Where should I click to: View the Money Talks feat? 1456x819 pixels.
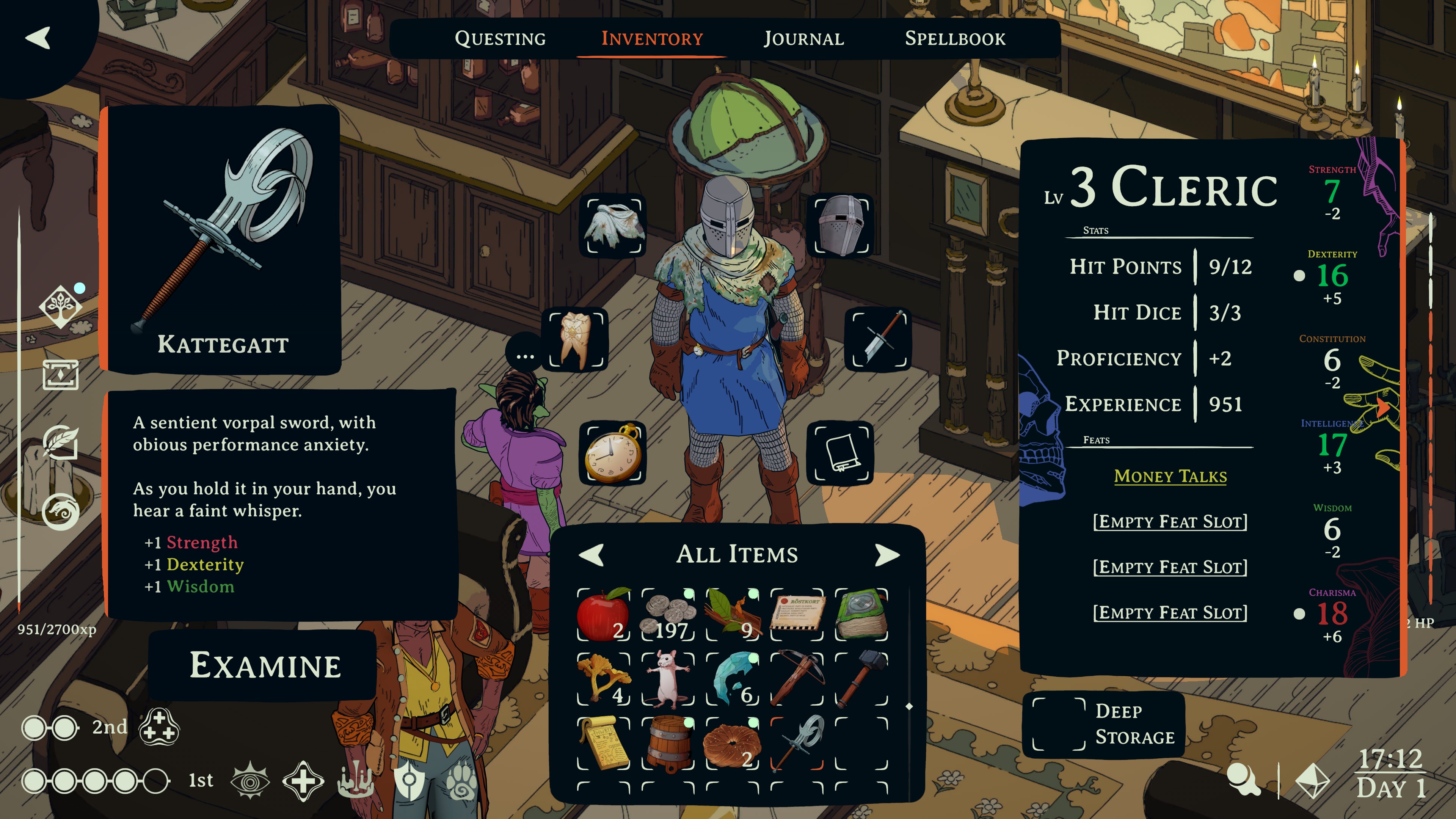(1170, 477)
